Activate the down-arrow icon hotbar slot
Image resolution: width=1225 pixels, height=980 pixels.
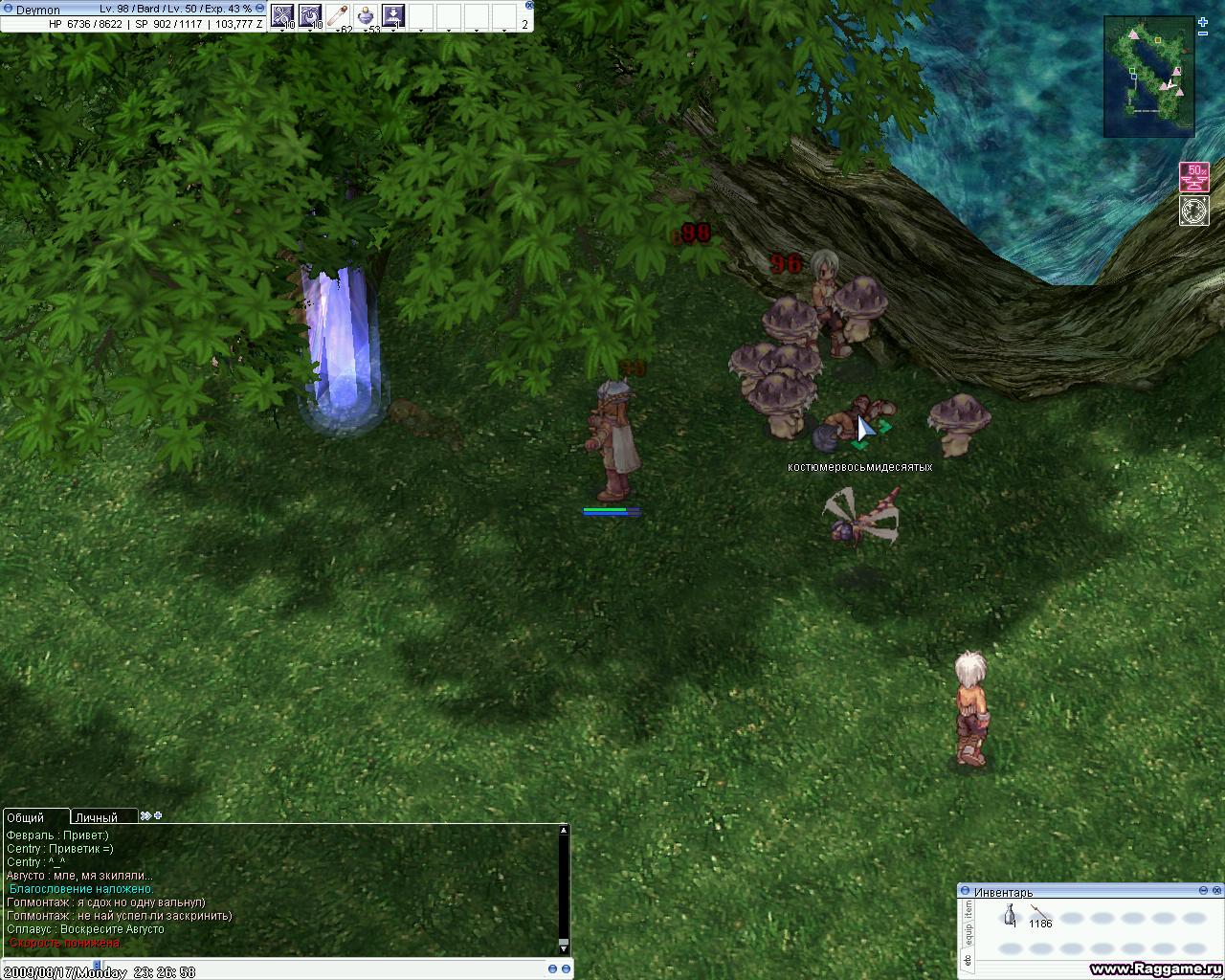392,15
